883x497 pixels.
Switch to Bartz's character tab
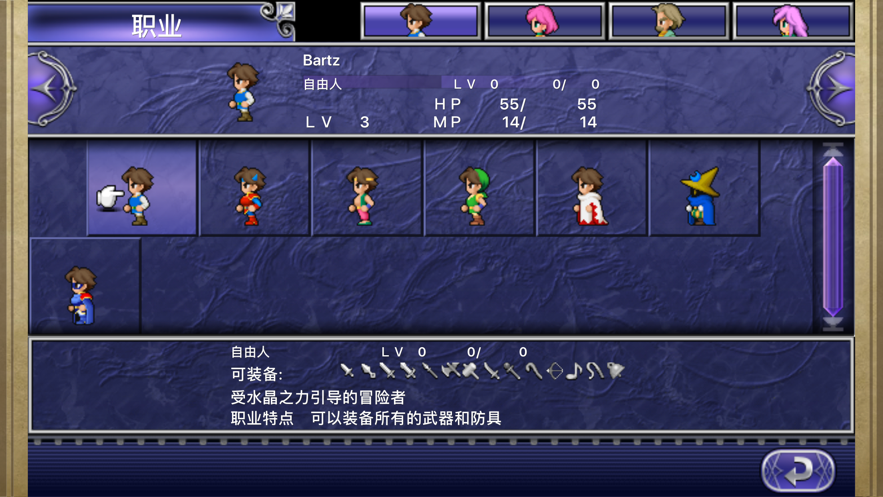click(420, 21)
